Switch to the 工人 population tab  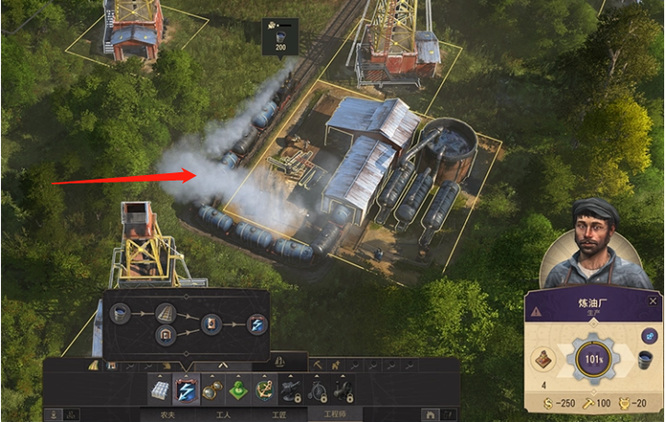[x=223, y=413]
